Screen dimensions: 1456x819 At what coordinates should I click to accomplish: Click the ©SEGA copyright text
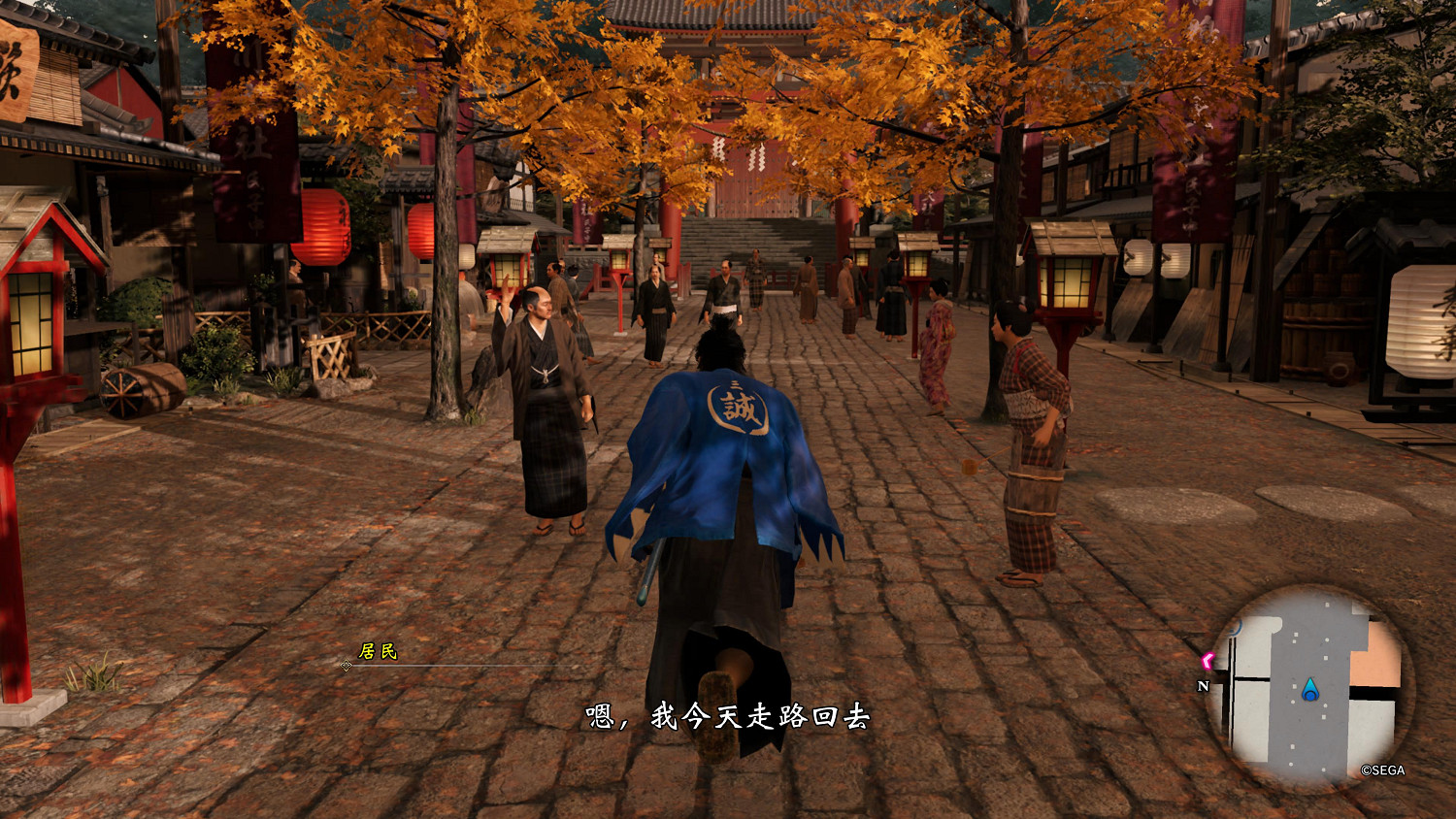point(1383,770)
